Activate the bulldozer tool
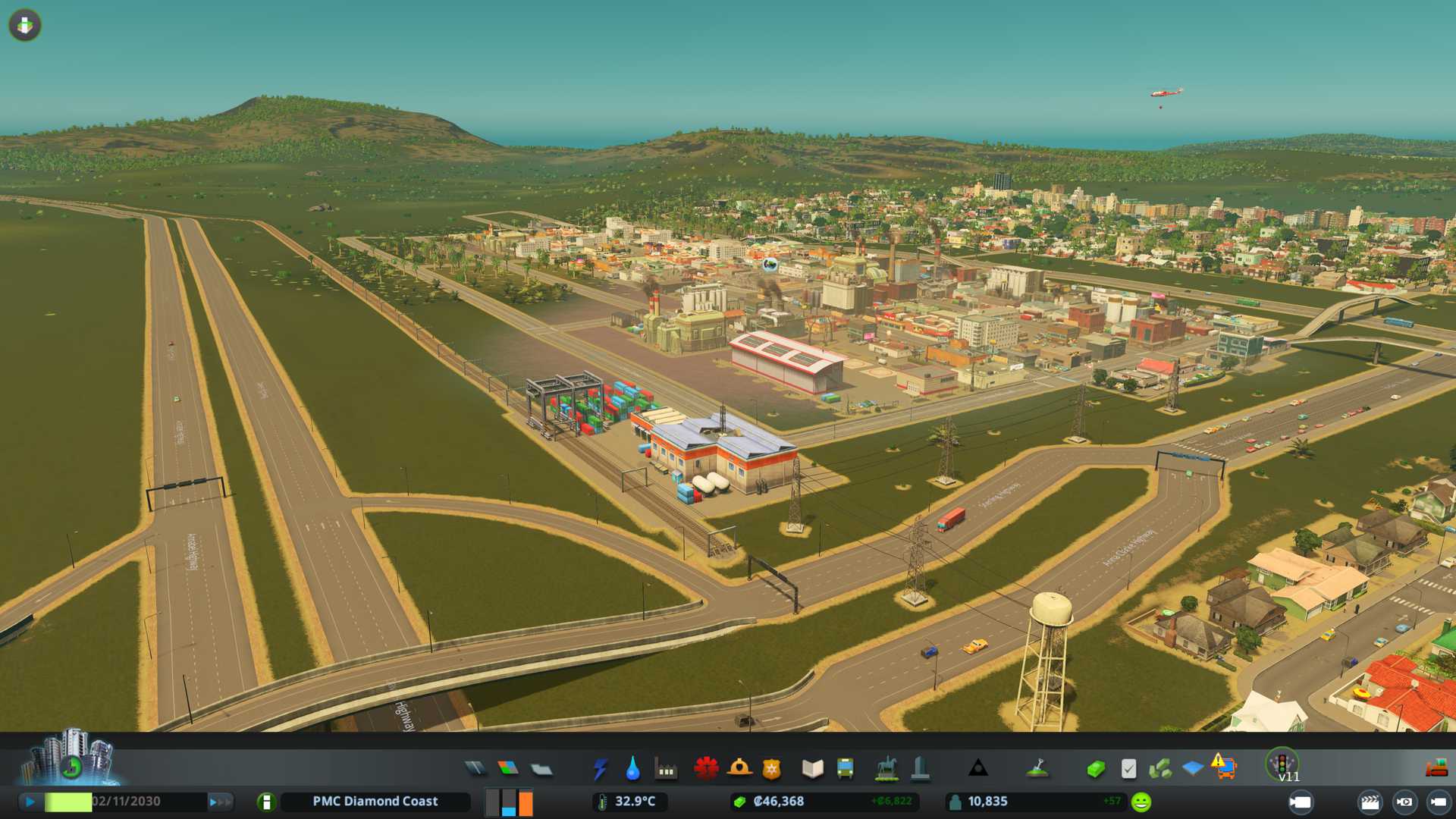Viewport: 1456px width, 819px height. point(1436,769)
